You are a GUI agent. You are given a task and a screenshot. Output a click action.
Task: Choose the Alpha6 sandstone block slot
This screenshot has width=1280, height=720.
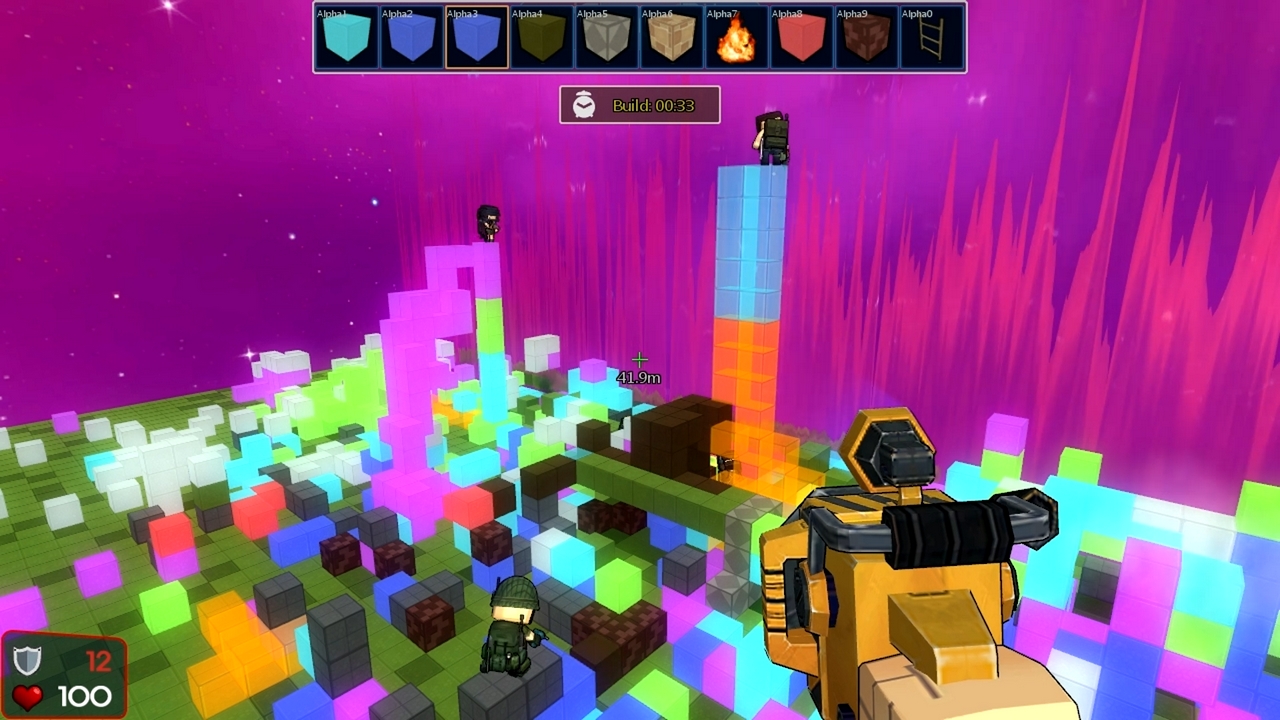point(670,38)
